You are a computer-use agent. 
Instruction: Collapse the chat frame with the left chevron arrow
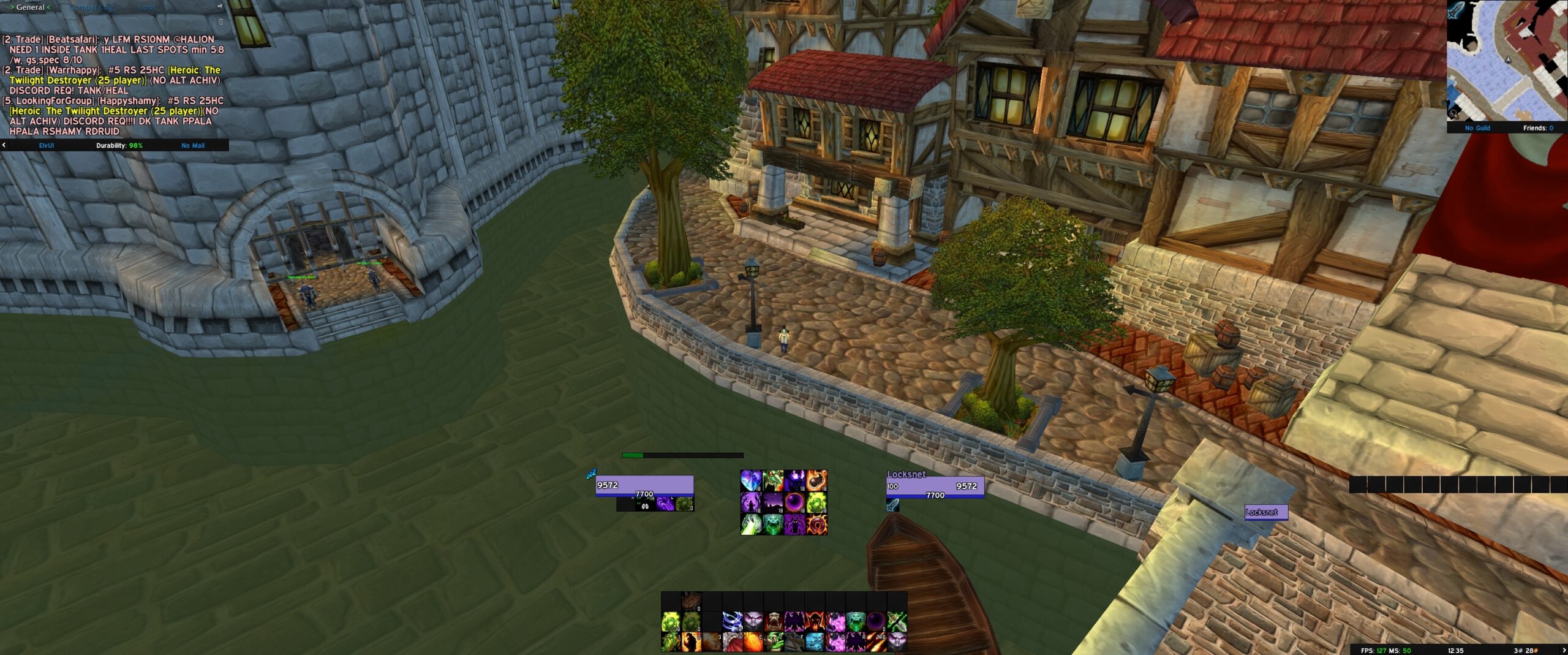coord(48,7)
